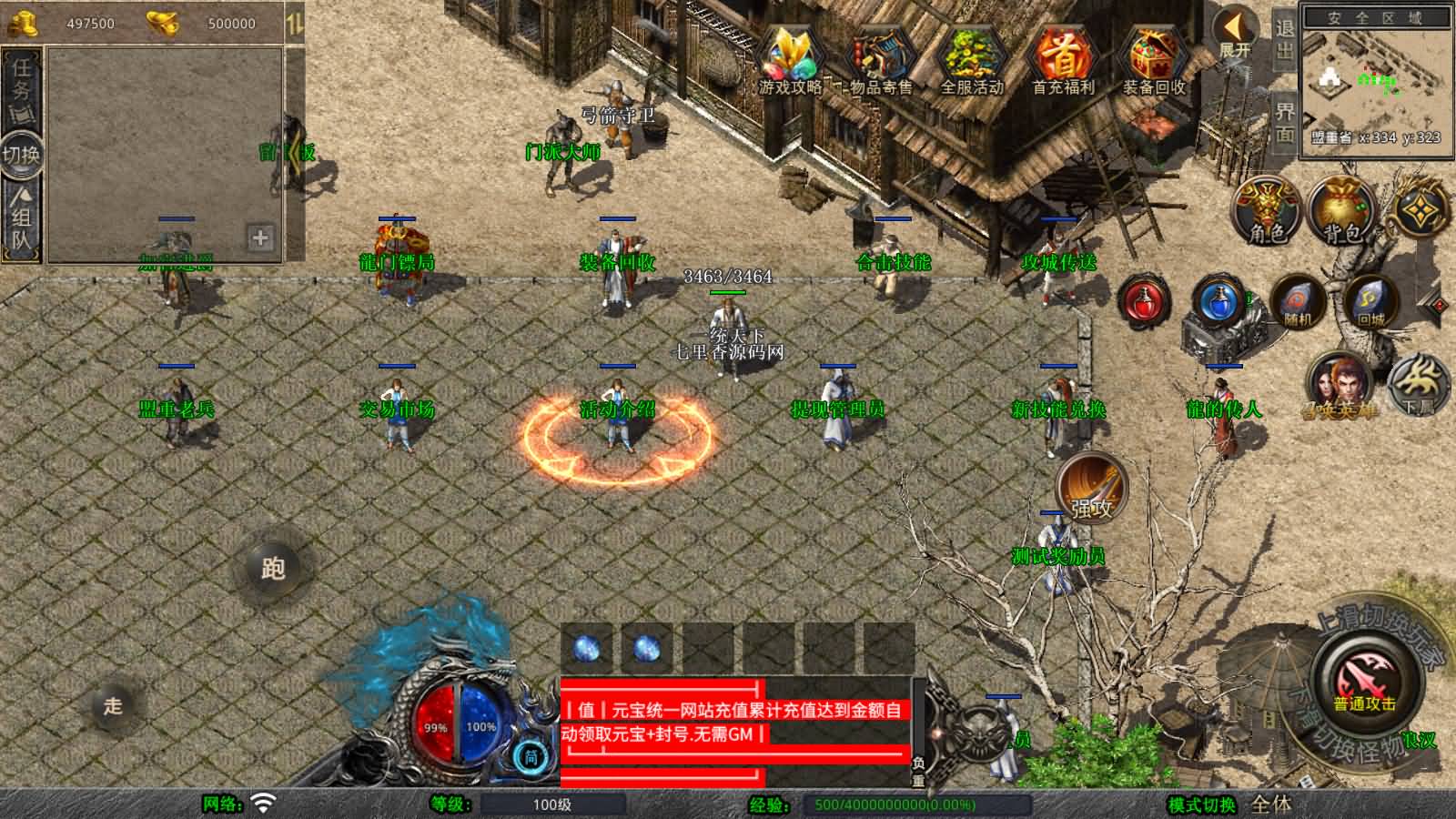Click the 回城 return-to-town icon
1456x819 pixels.
pos(1370,304)
